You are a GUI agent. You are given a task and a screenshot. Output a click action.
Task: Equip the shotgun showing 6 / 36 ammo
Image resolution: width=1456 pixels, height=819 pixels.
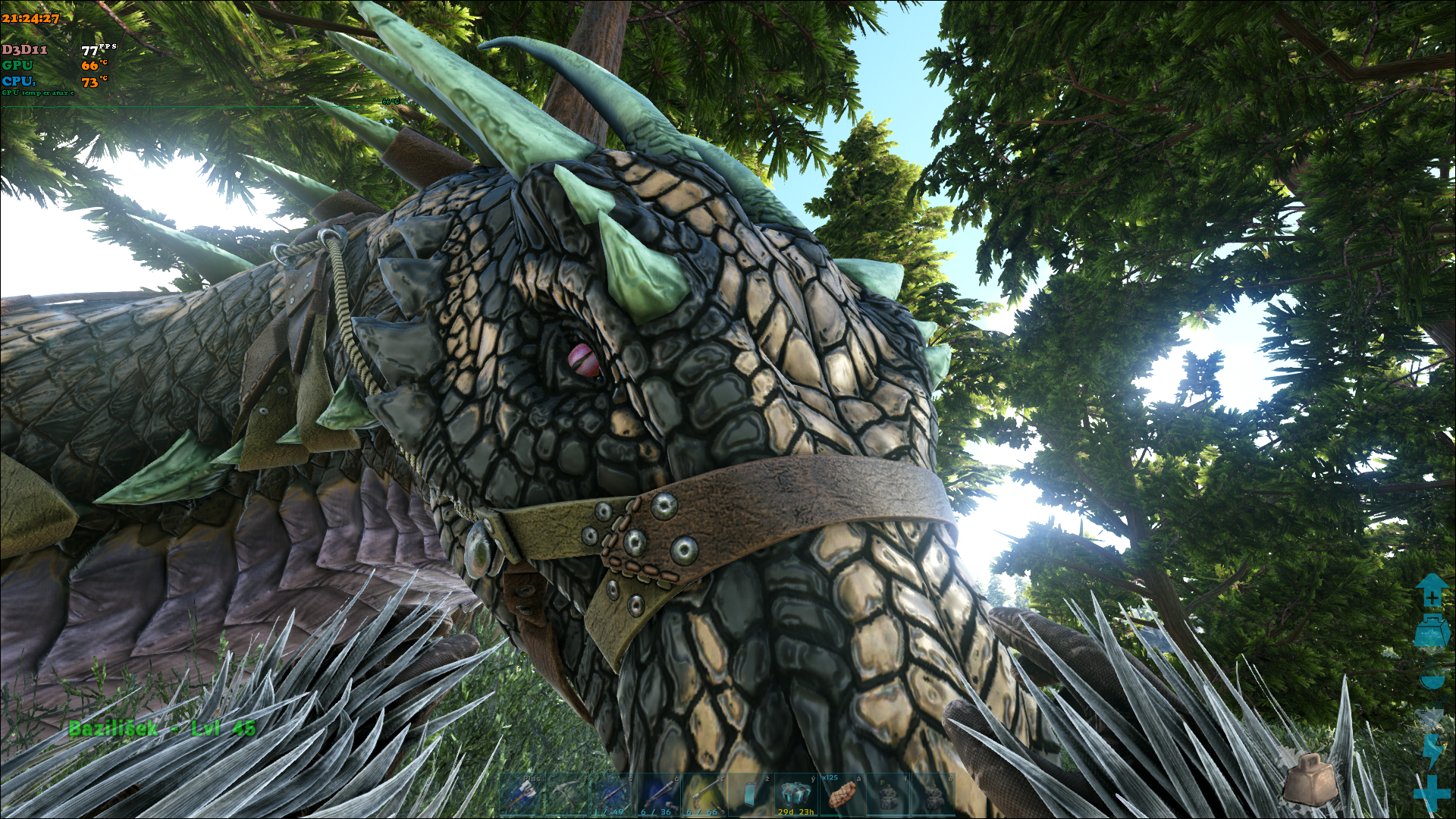(x=658, y=795)
